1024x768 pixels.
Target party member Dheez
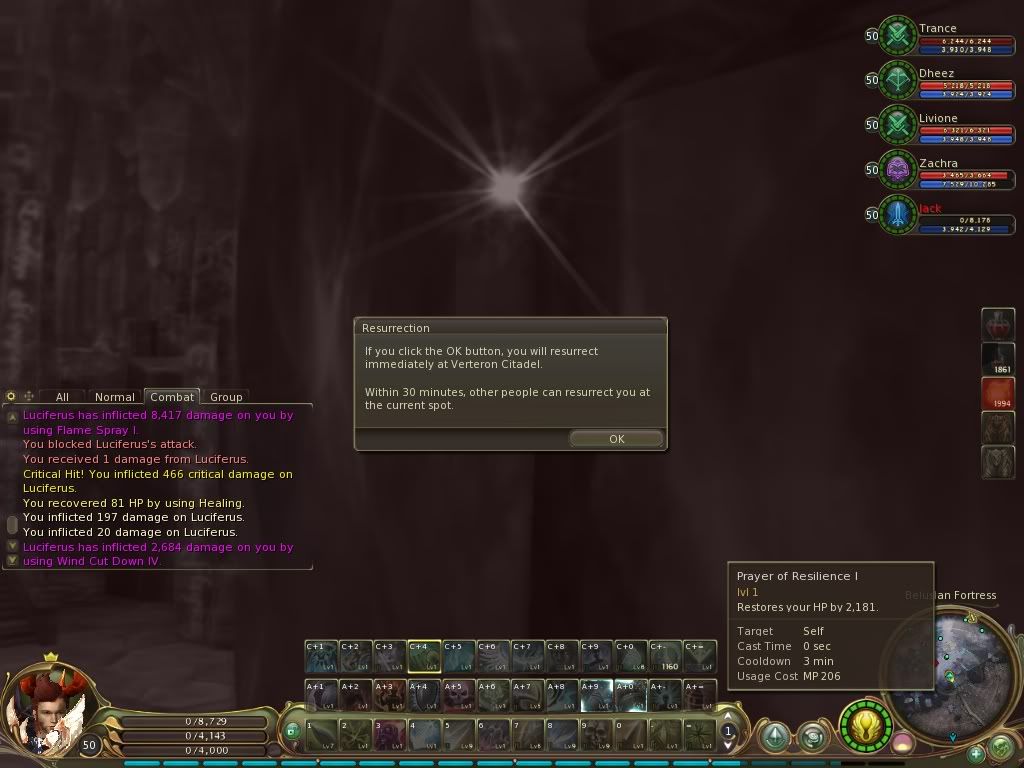tap(898, 80)
